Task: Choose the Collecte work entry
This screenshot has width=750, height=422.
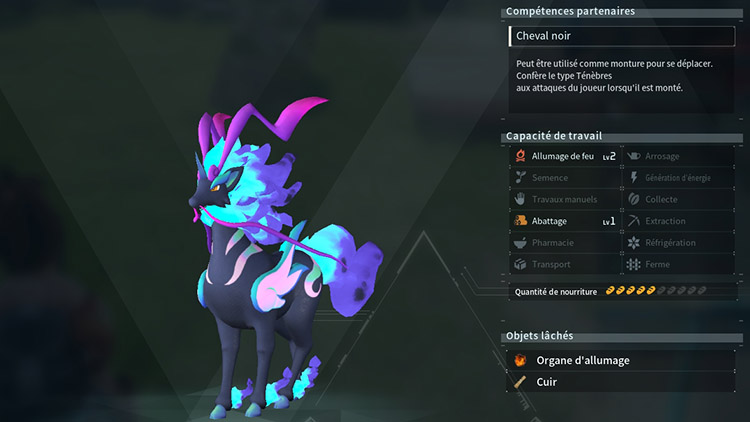Action: pyautogui.click(x=678, y=200)
